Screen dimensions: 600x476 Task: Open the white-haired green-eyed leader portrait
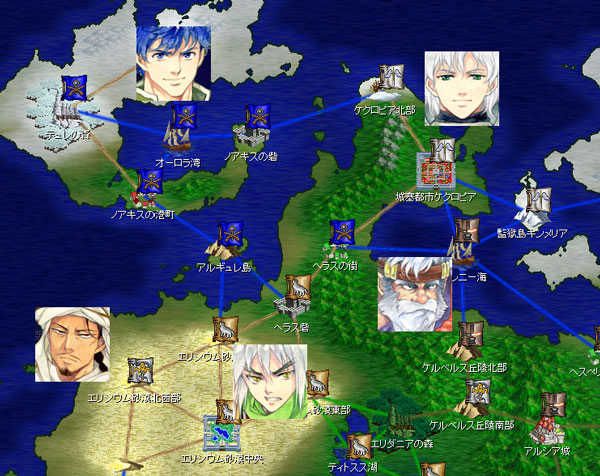coord(461,88)
